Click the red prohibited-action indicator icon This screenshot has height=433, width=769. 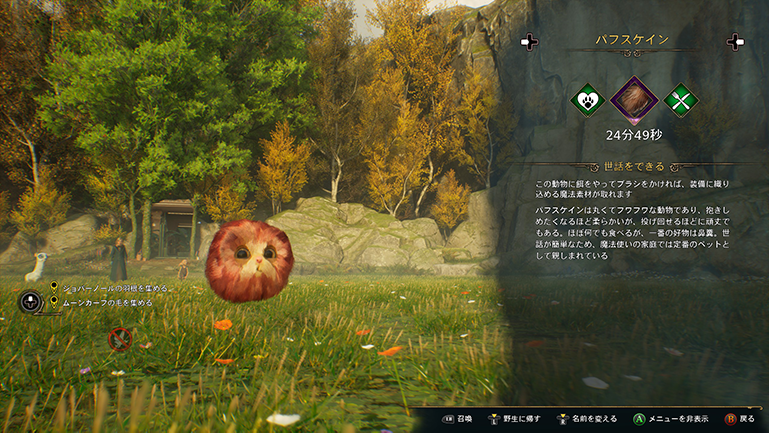(x=120, y=338)
